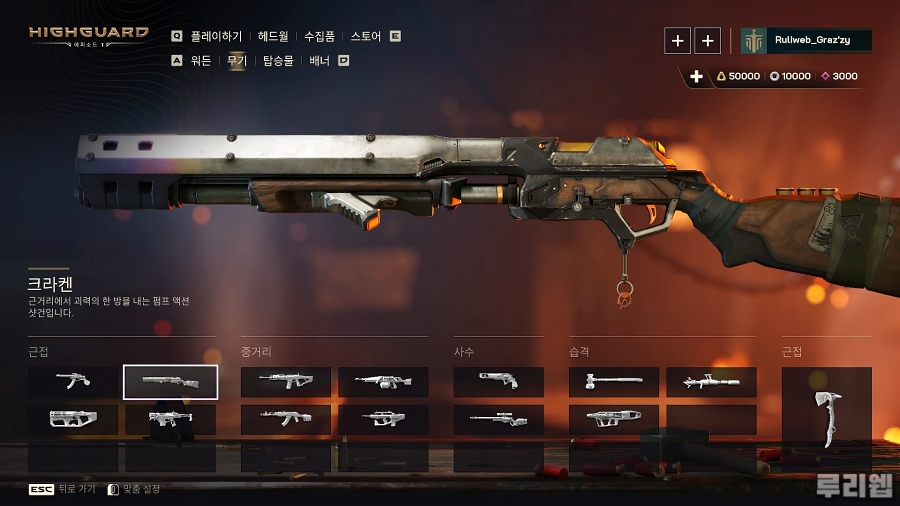Open 맞춤 설정 (Customize) options
Viewport: 900px width, 506px height.
(x=133, y=489)
